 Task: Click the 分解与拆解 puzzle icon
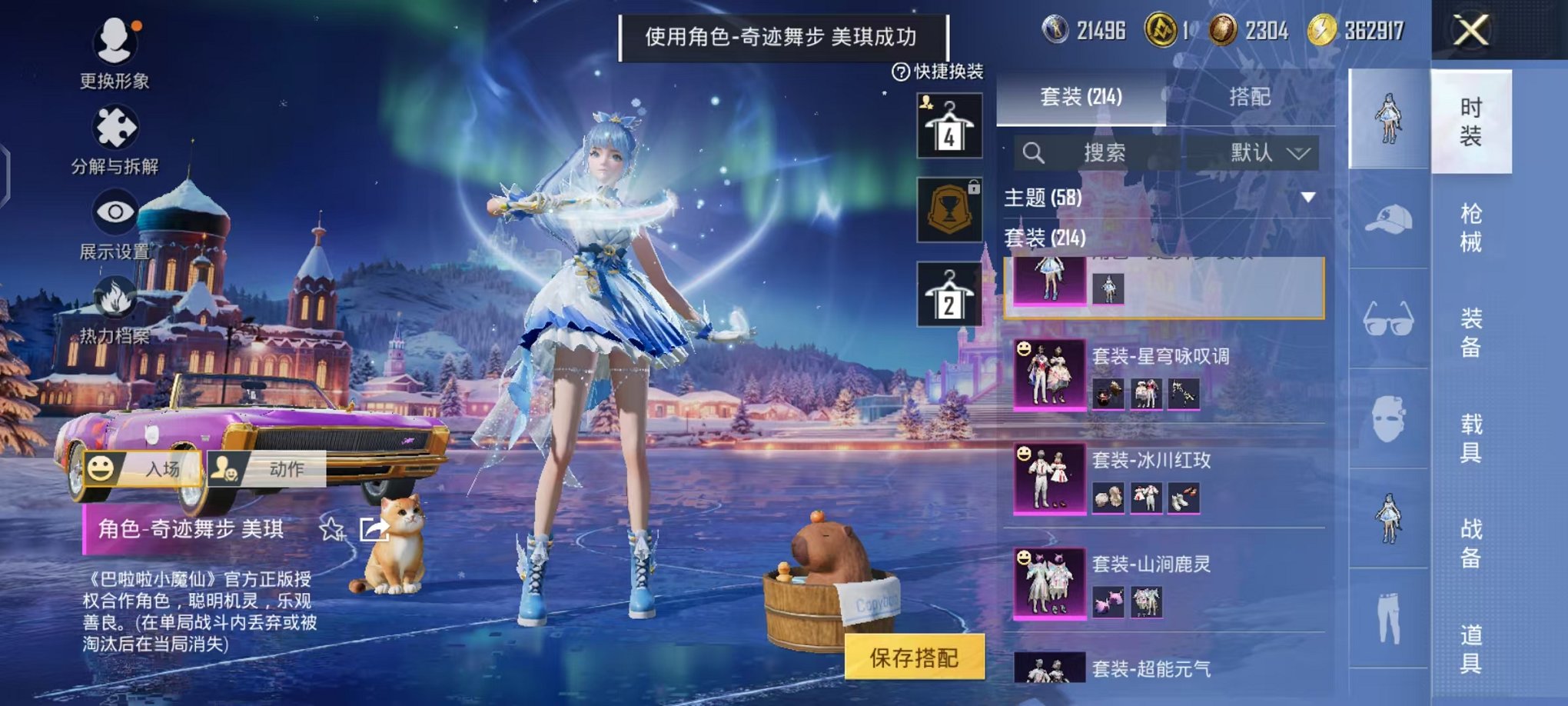click(x=115, y=127)
